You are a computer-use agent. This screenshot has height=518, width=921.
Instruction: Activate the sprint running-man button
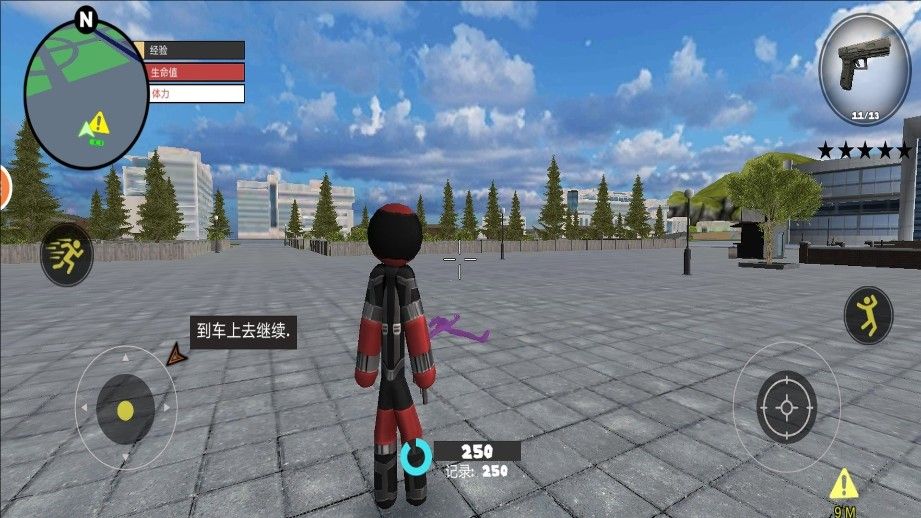click(x=67, y=255)
